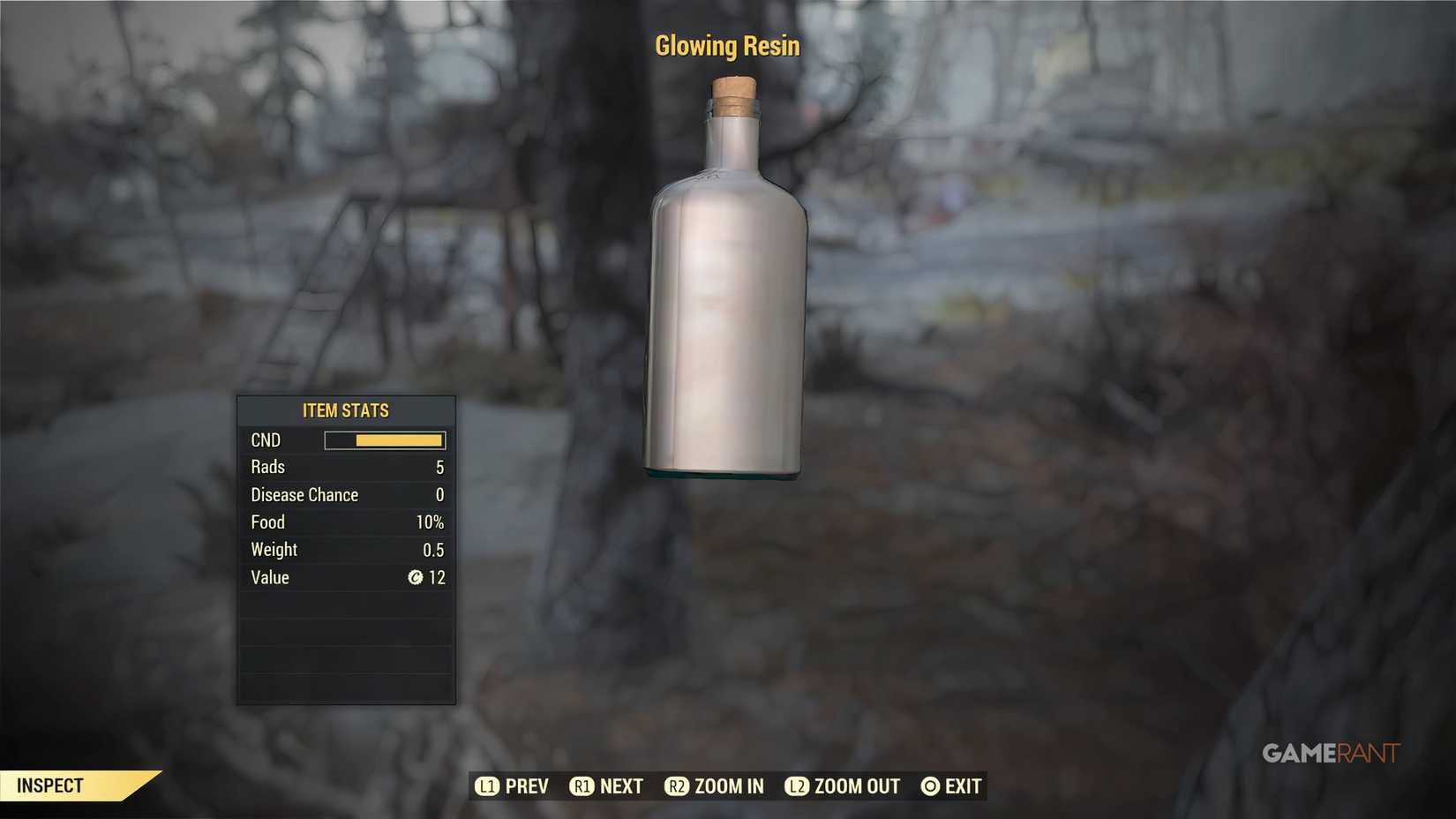Select the Food percentage value
This screenshot has width=1456, height=819.
tap(431, 522)
